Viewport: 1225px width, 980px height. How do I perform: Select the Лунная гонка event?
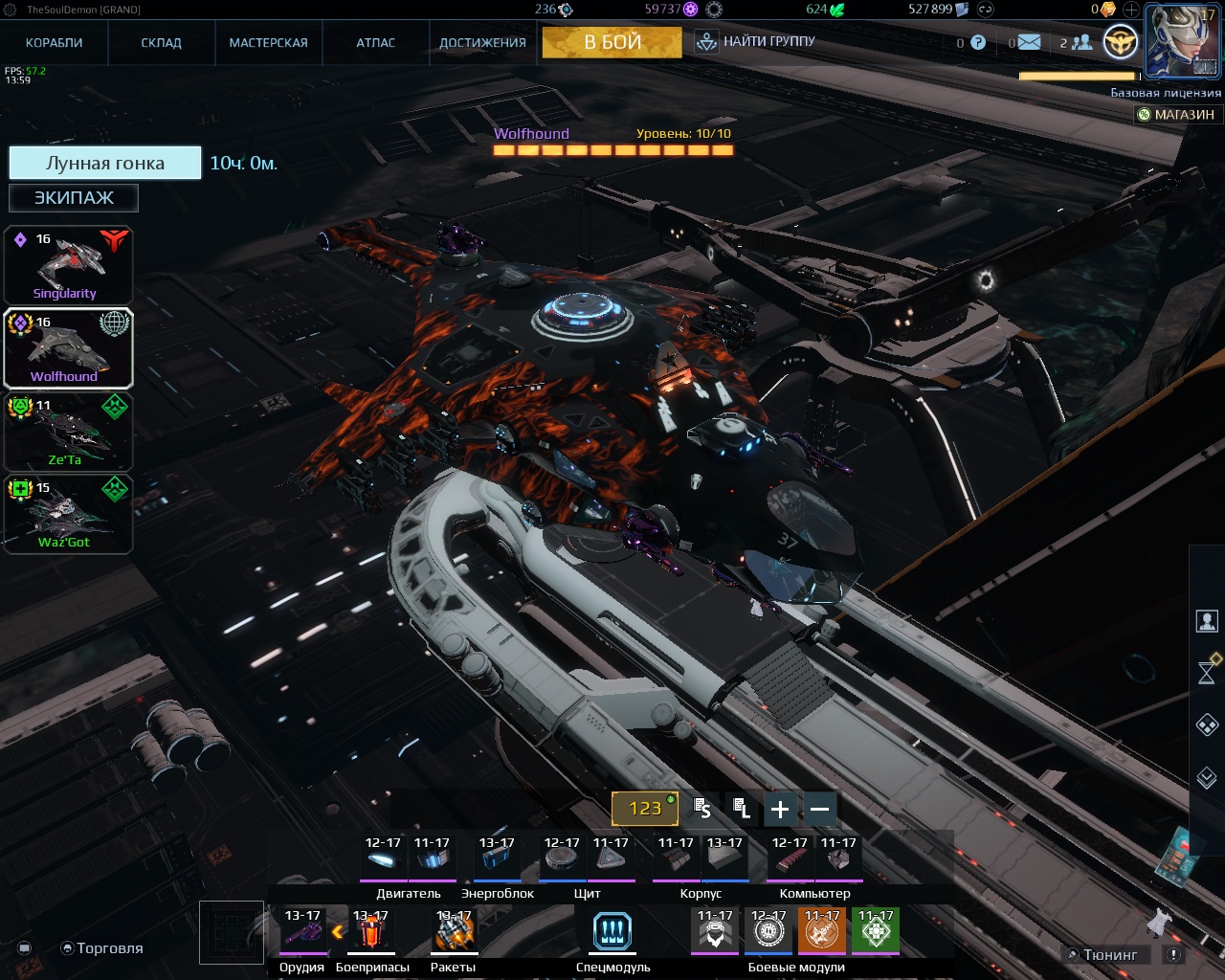tap(105, 163)
